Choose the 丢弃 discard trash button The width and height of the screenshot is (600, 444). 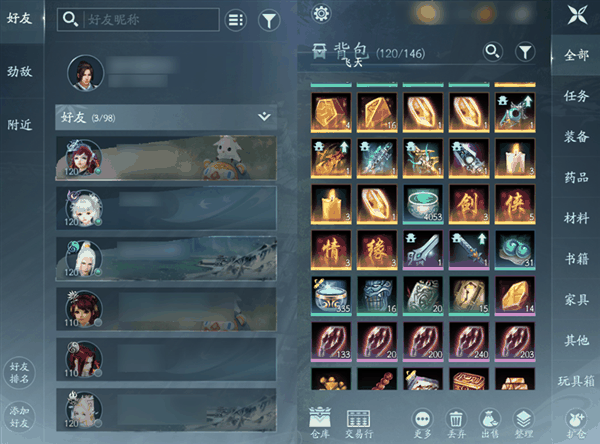[x=456, y=422]
